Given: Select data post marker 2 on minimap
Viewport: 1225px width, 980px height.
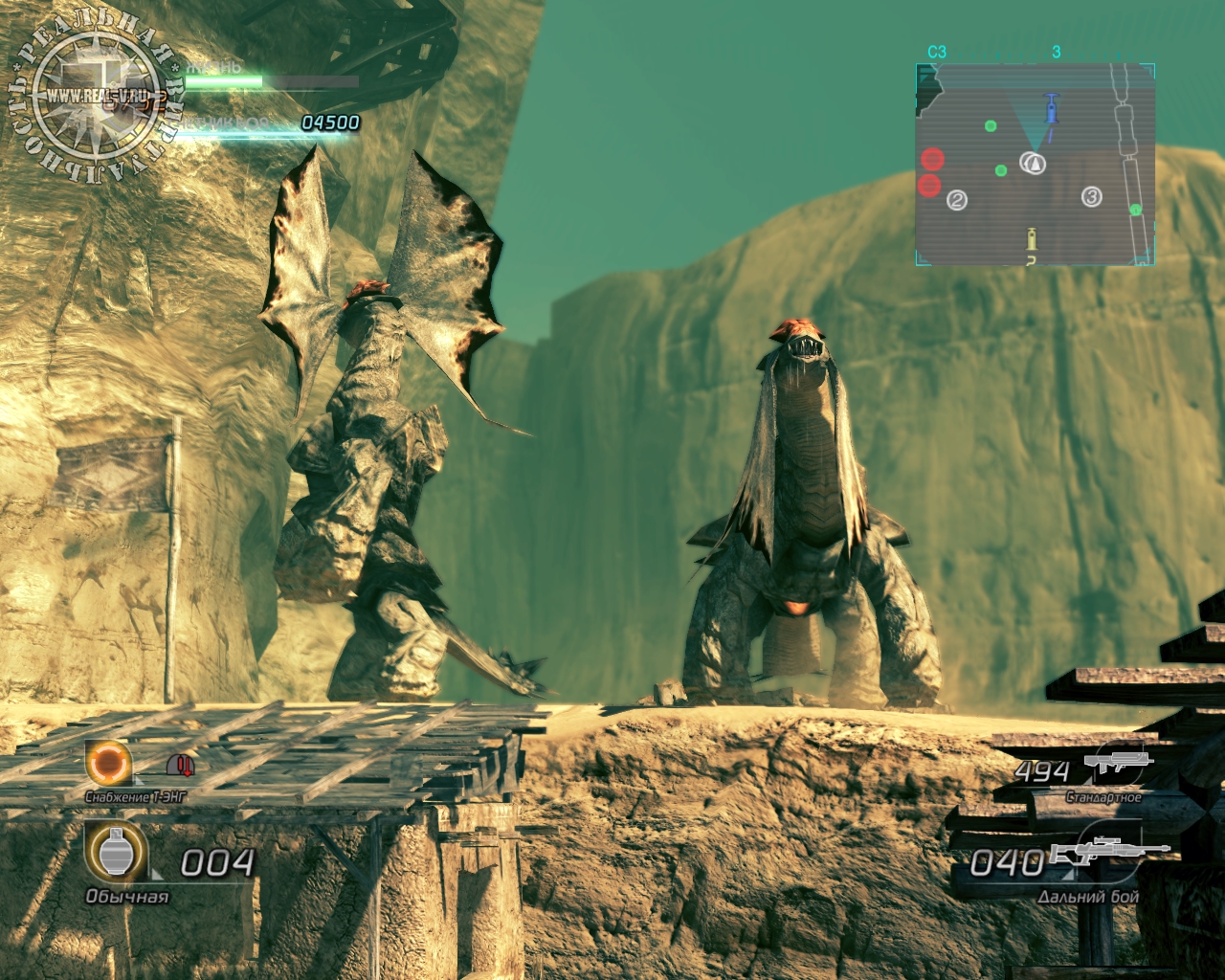Looking at the screenshot, I should (x=956, y=200).
